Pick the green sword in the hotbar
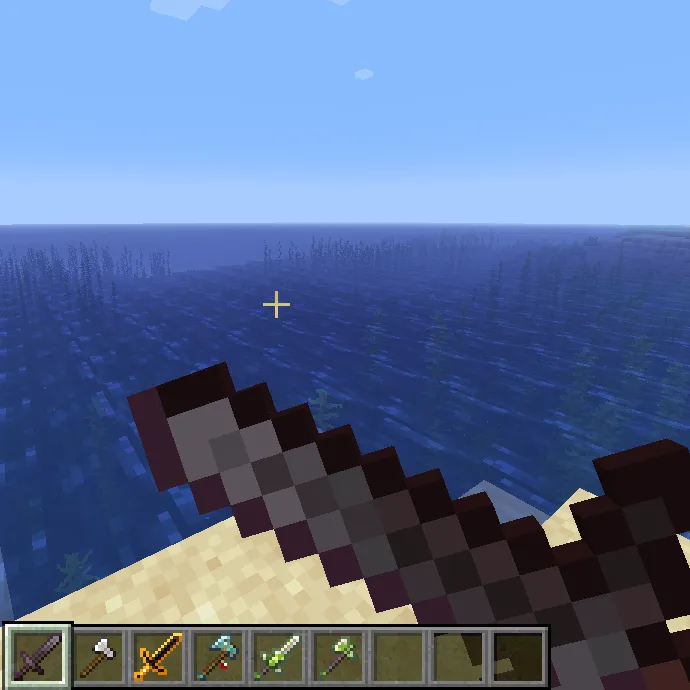The image size is (690, 690). (x=278, y=657)
